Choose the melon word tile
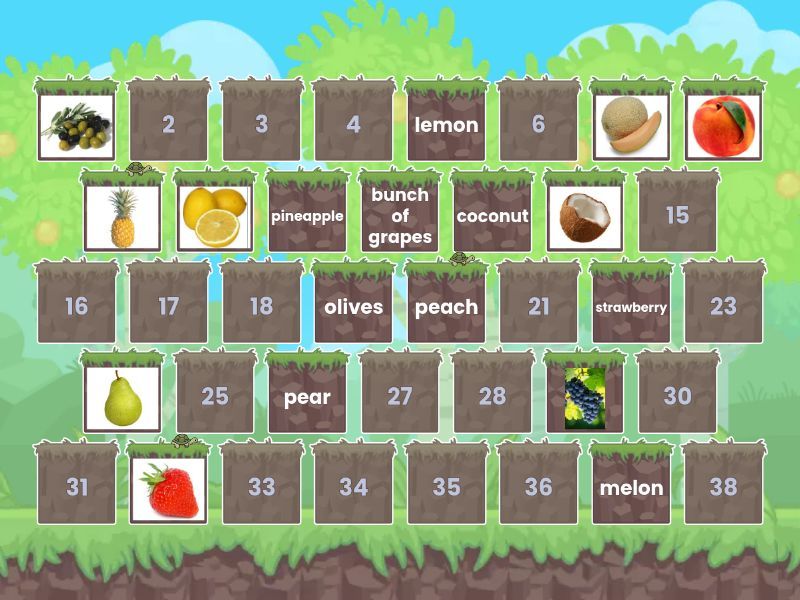The image size is (800, 600). coord(631,489)
